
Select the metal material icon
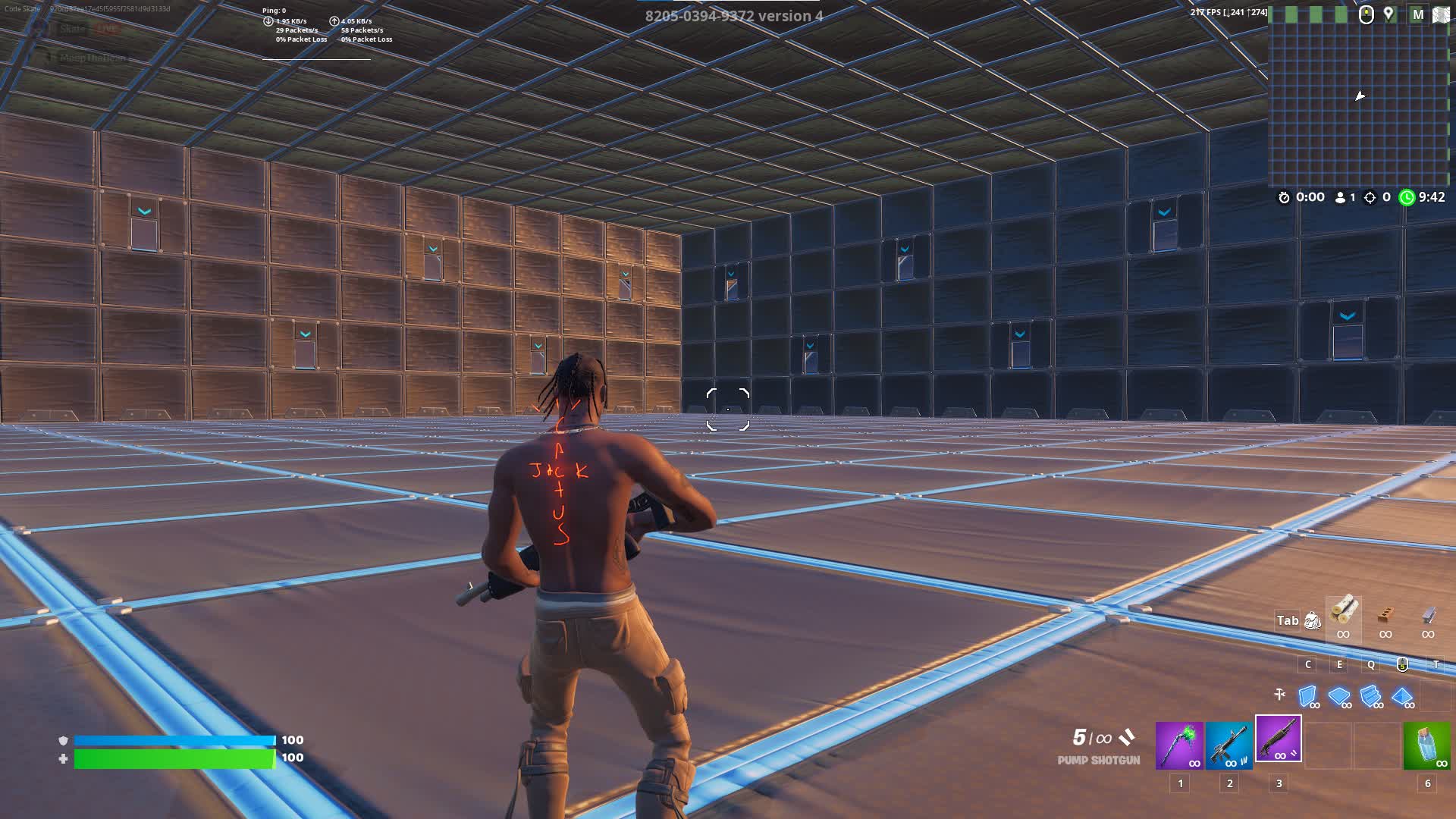(x=1428, y=616)
